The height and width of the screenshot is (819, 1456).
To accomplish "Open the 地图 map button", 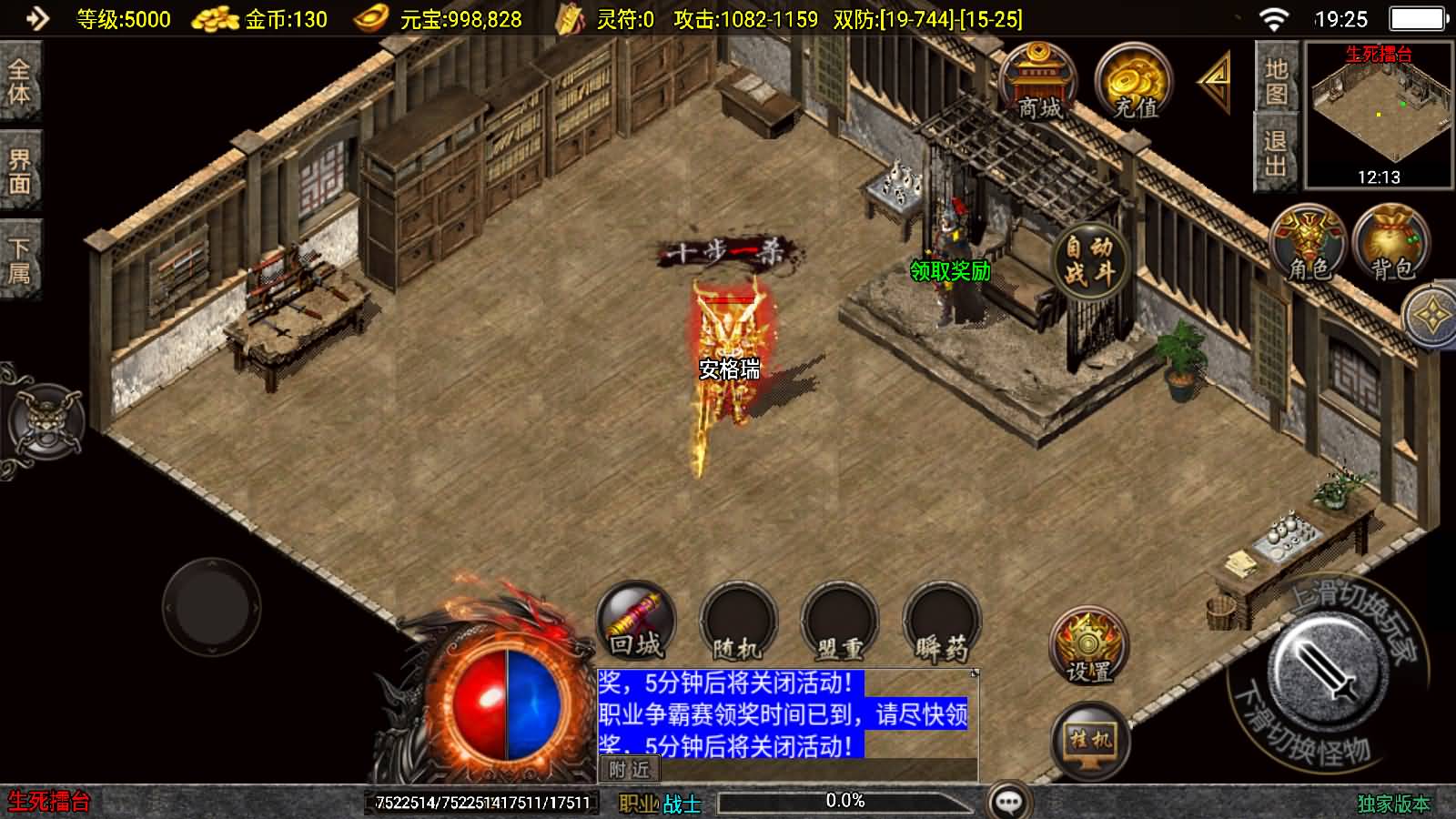I will click(1276, 81).
